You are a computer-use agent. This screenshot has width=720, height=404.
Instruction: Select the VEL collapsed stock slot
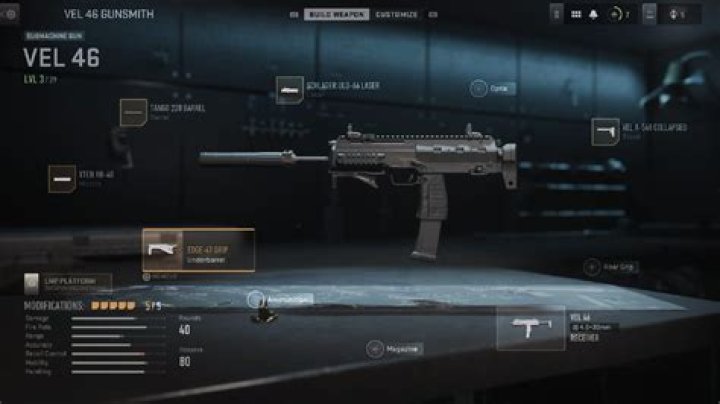pos(606,131)
